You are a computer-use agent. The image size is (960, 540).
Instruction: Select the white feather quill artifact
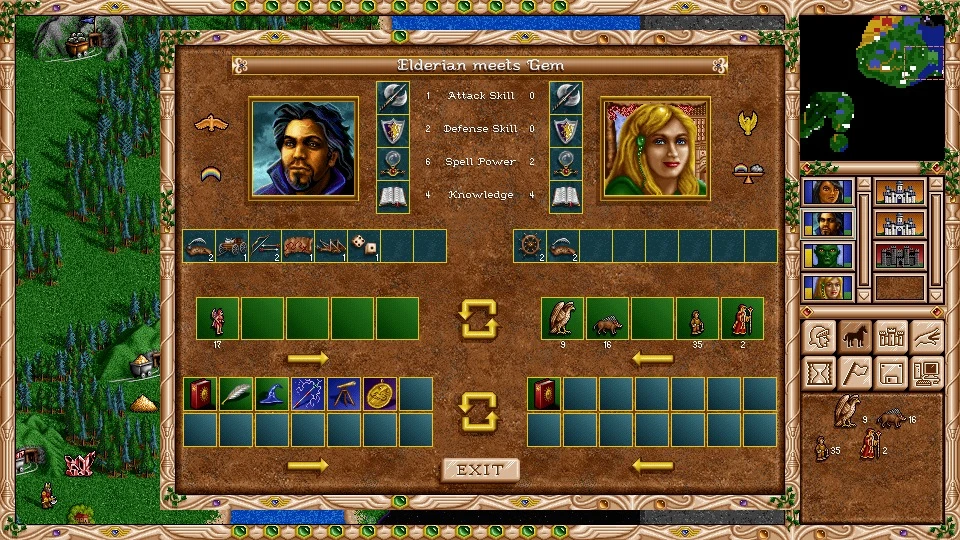click(236, 394)
